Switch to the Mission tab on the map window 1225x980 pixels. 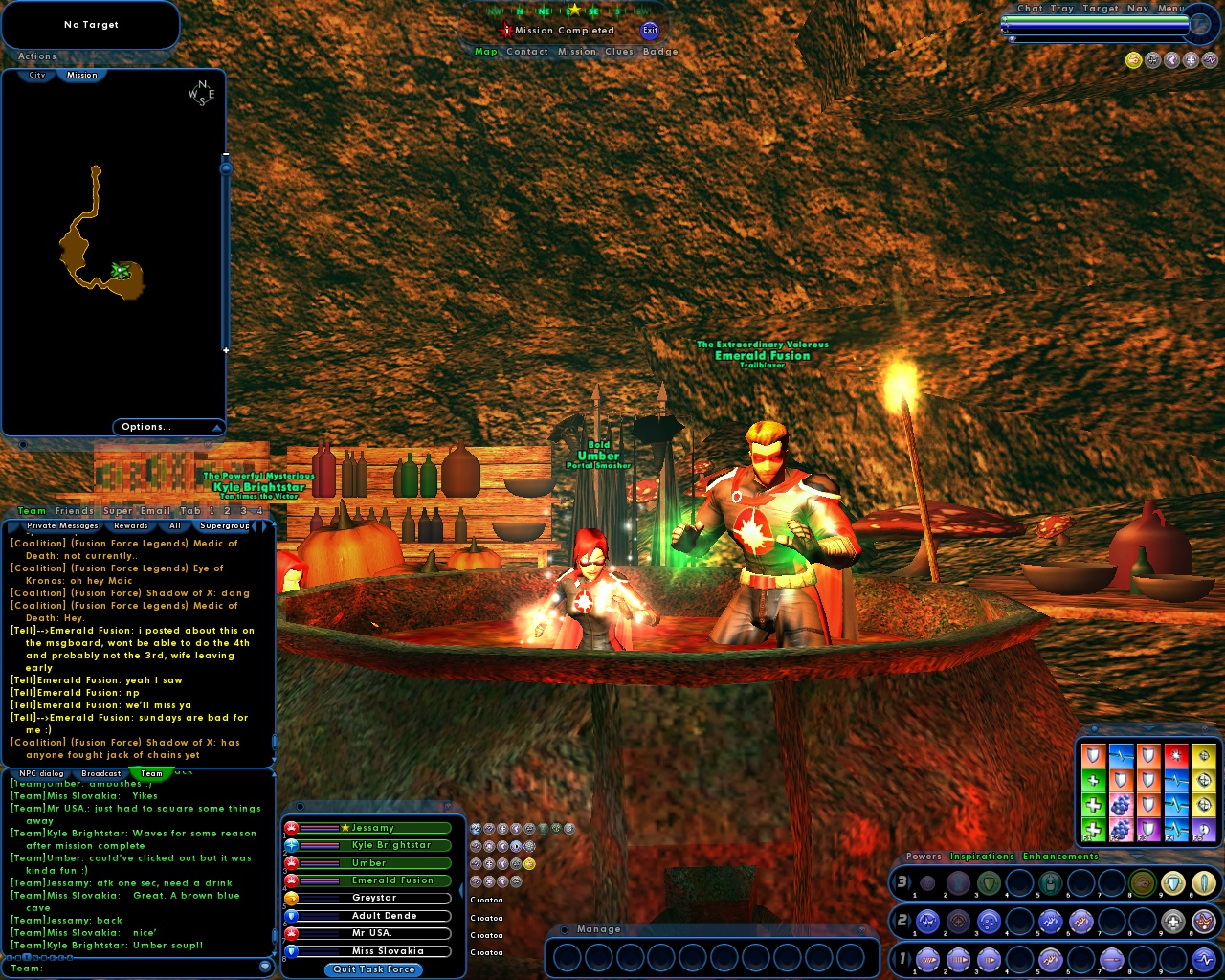82,76
